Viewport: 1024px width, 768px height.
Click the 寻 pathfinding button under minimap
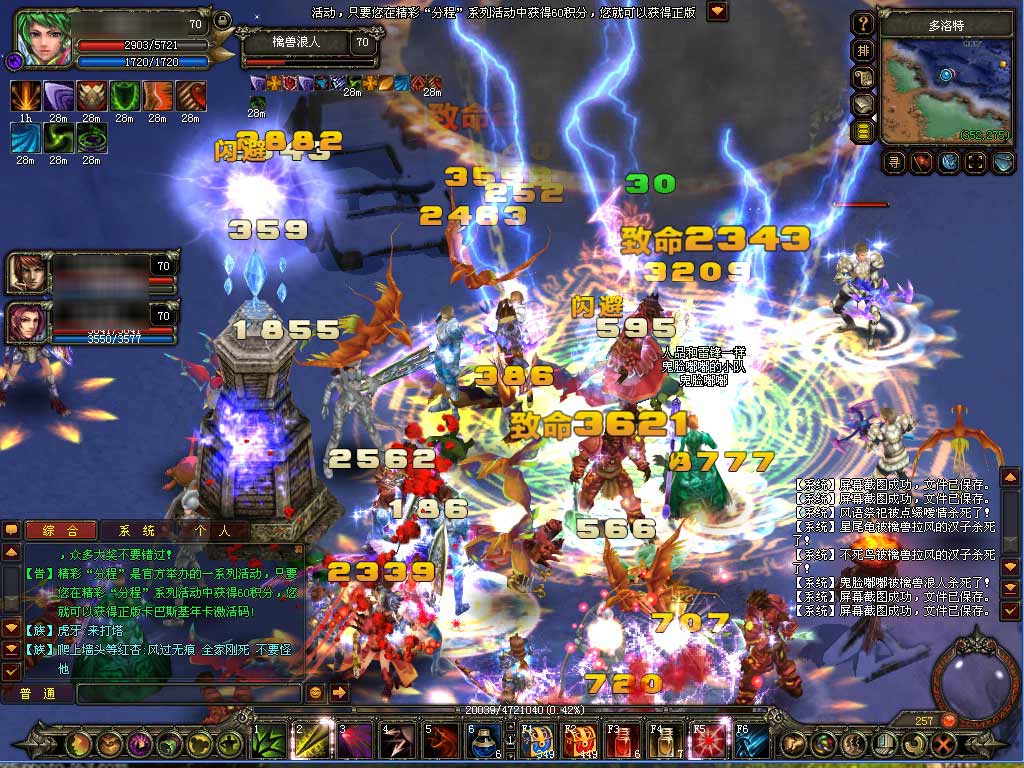click(x=894, y=161)
